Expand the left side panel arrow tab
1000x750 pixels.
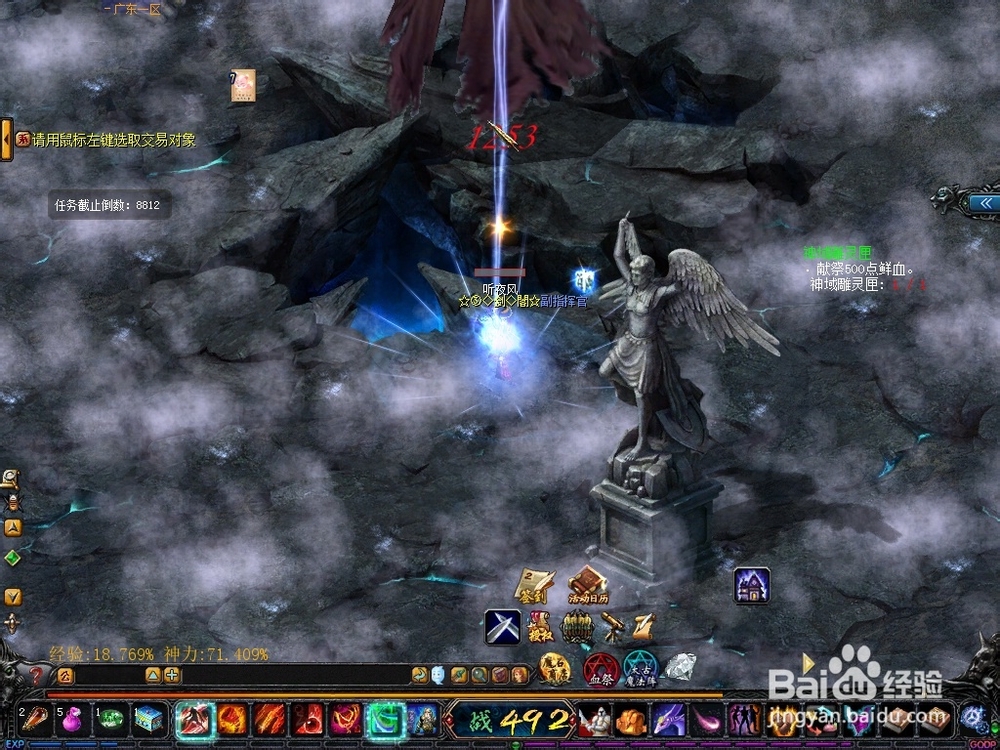point(6,140)
